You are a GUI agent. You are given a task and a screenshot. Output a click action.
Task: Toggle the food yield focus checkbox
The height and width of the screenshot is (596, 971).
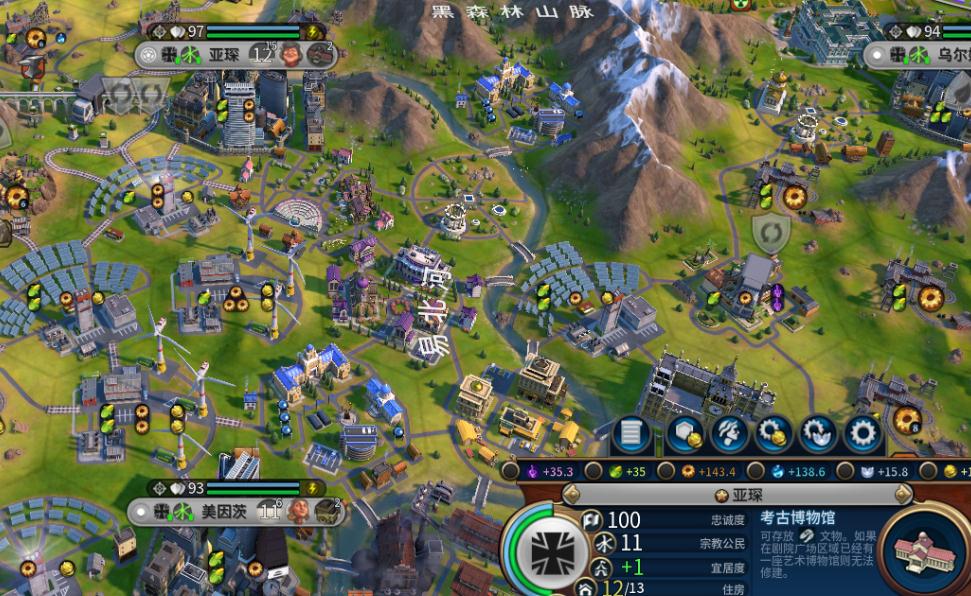coord(593,471)
